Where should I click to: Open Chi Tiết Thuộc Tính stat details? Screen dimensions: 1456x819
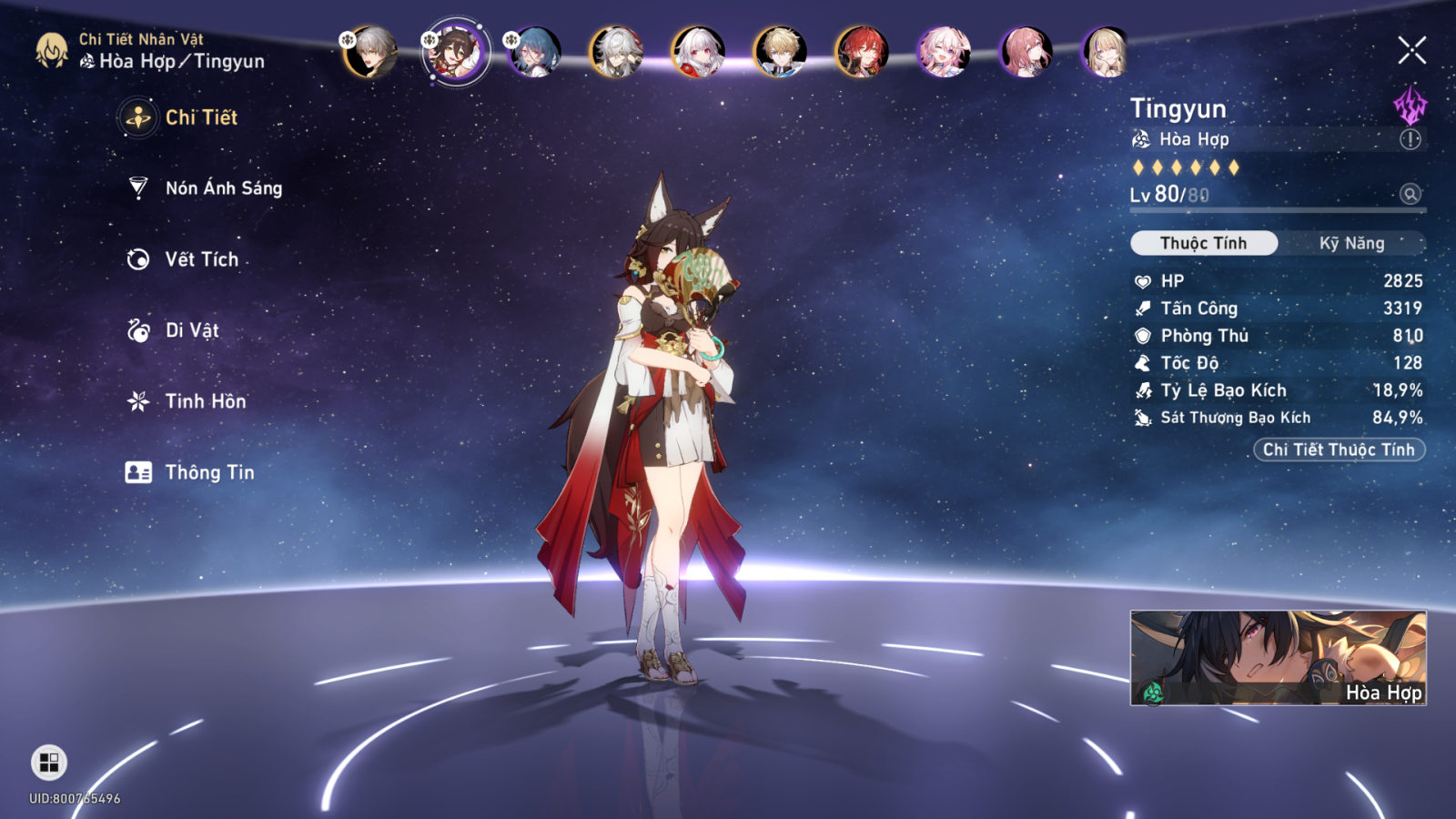1338,450
